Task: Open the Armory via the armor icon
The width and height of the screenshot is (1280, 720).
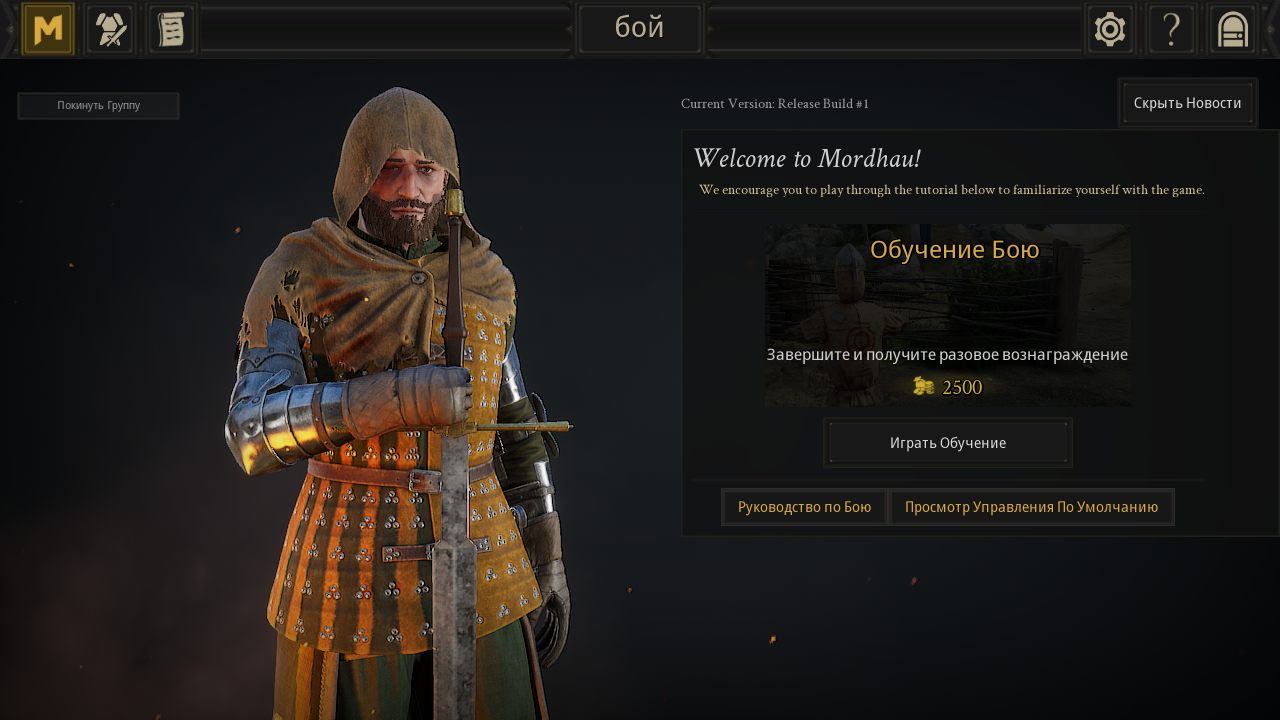Action: point(109,28)
